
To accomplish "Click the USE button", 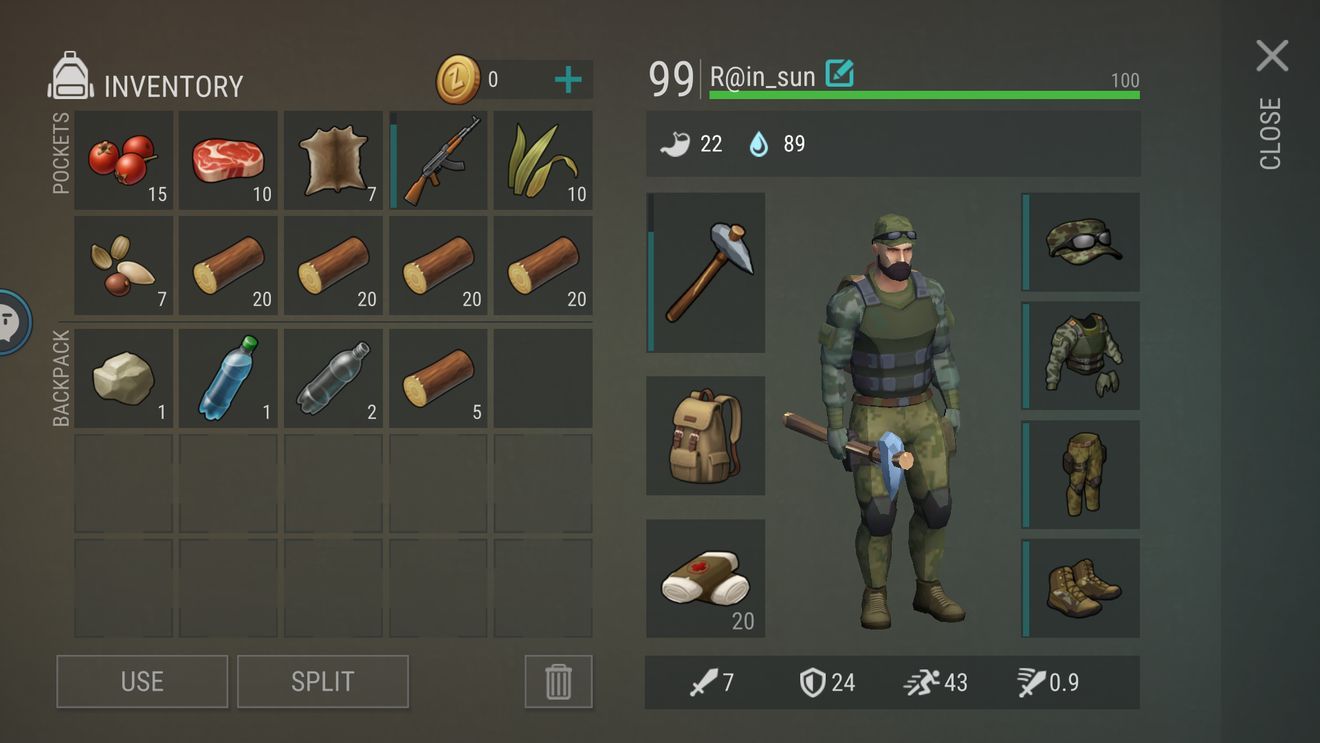I will tap(142, 682).
